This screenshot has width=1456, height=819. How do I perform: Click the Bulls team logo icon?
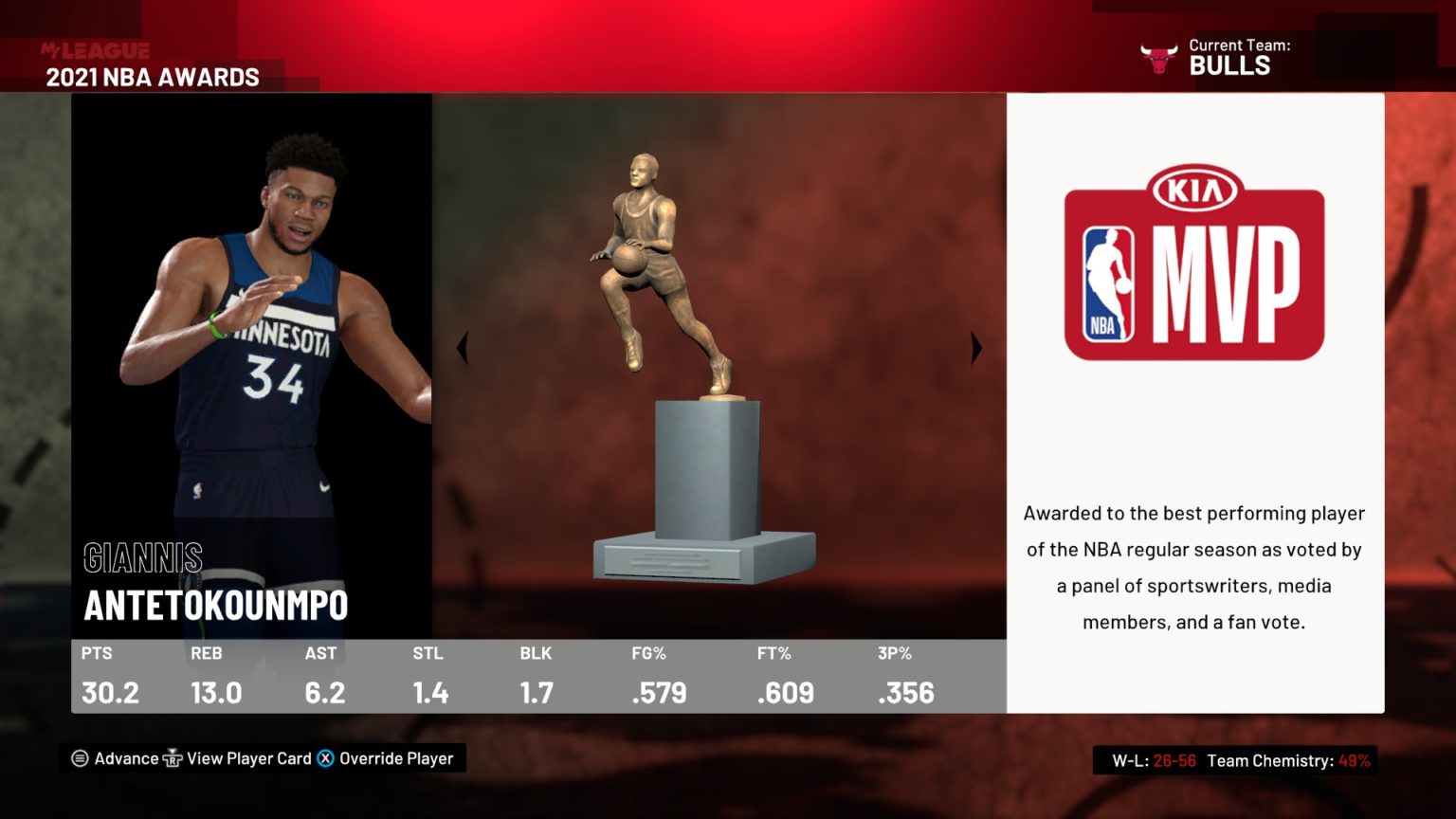click(1158, 58)
